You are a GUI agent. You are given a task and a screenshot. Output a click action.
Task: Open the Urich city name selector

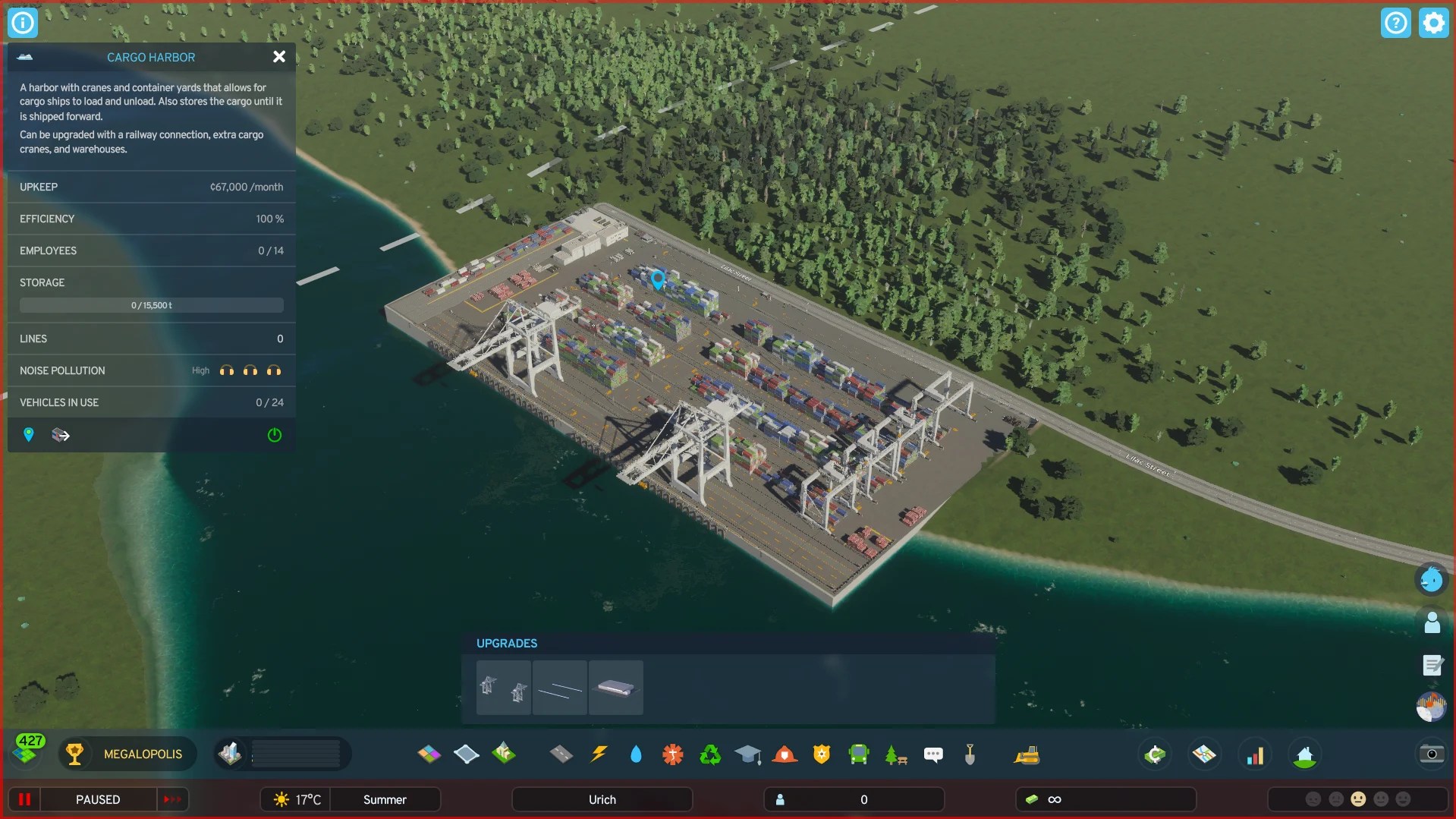click(x=601, y=799)
